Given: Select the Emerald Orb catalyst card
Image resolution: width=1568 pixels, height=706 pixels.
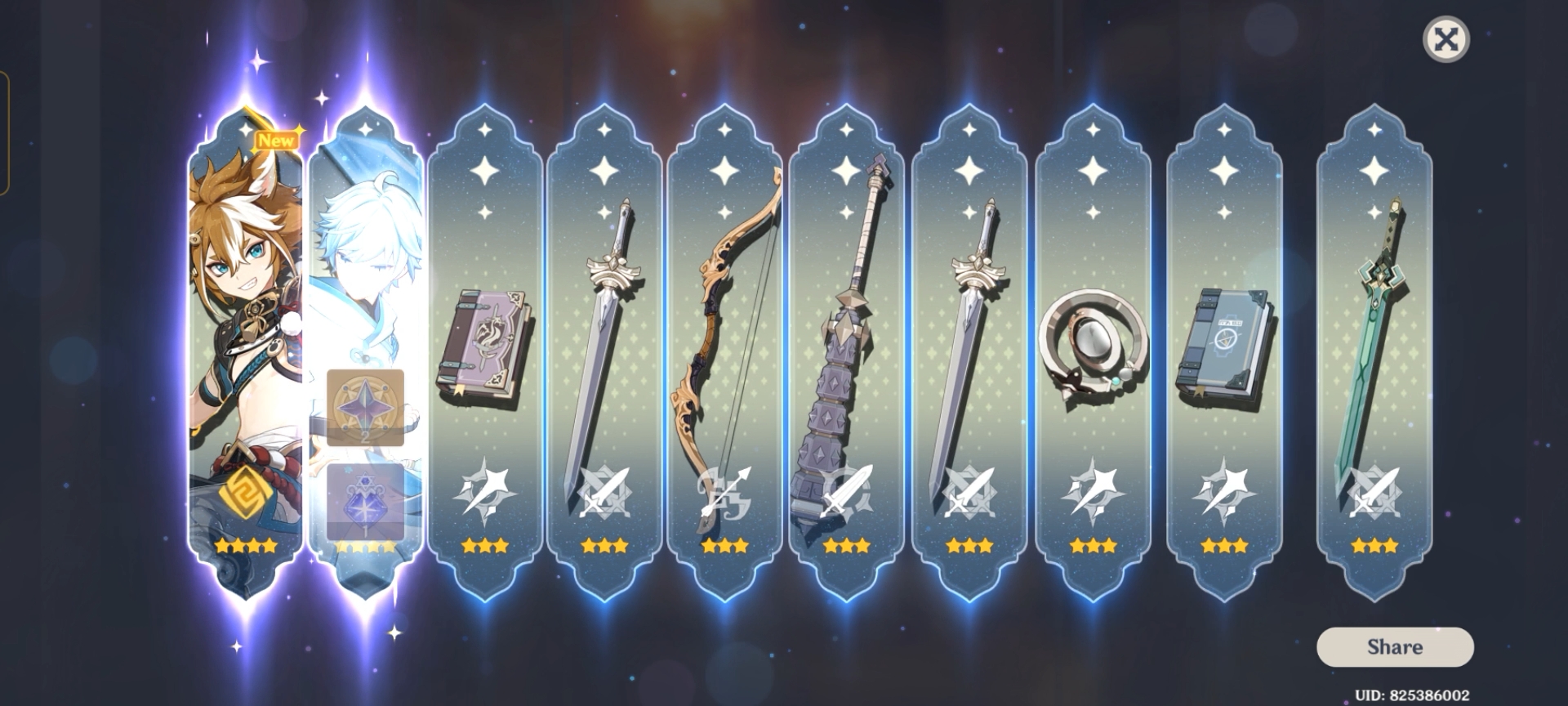Looking at the screenshot, I should (1094, 343).
